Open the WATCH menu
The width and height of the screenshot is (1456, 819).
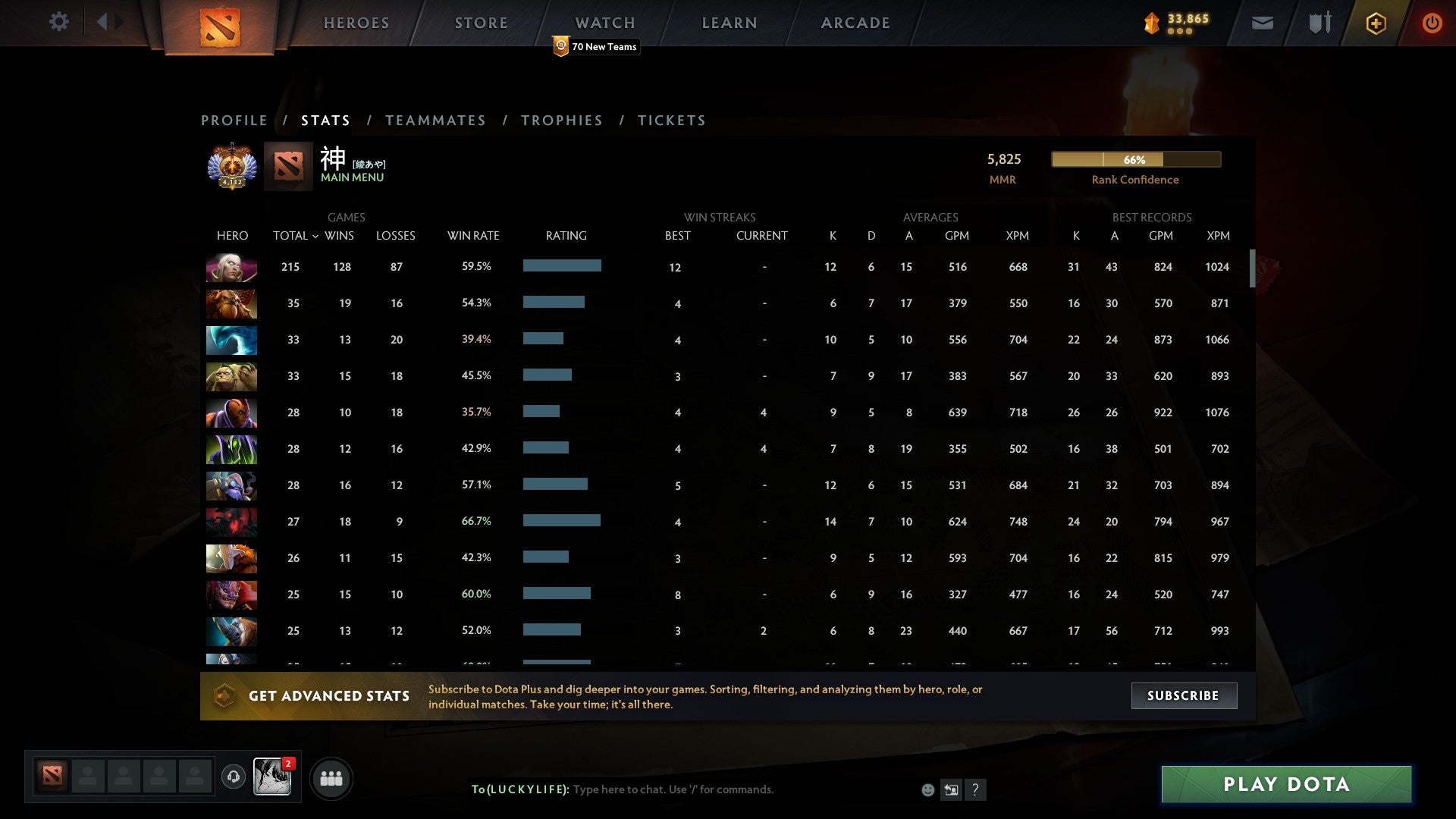tap(604, 22)
